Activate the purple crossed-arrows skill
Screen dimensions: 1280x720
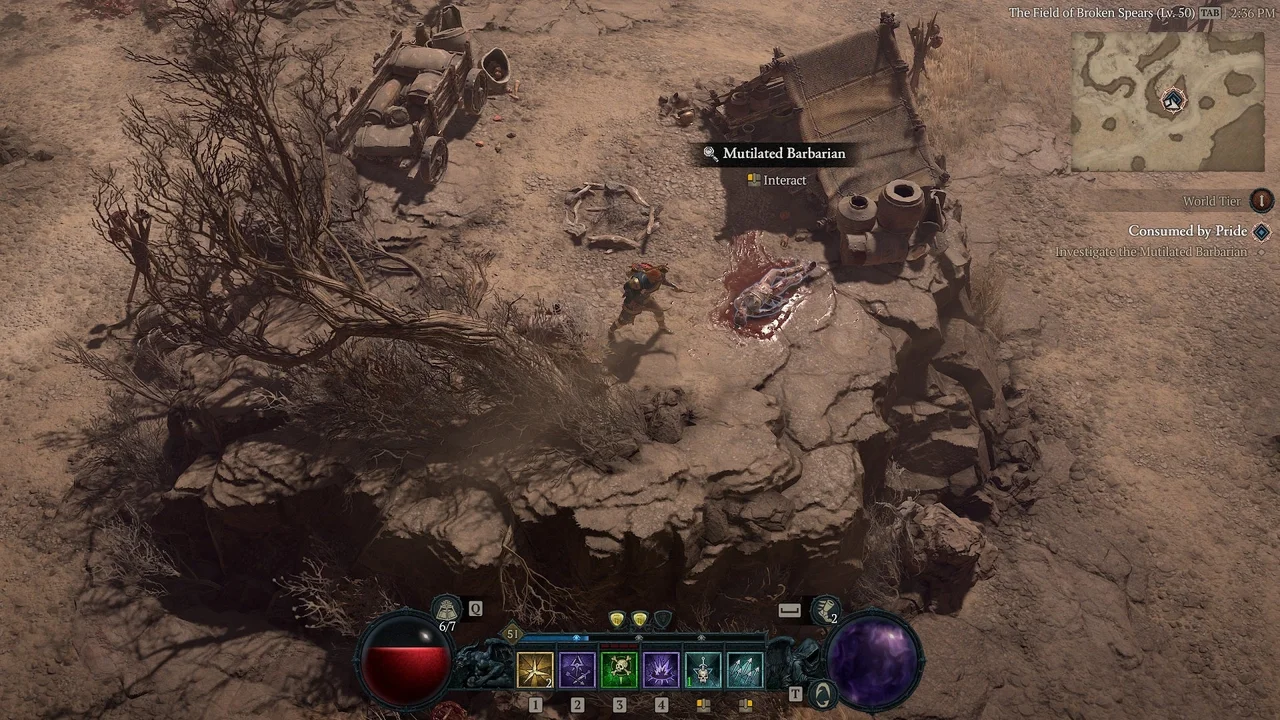click(x=577, y=670)
